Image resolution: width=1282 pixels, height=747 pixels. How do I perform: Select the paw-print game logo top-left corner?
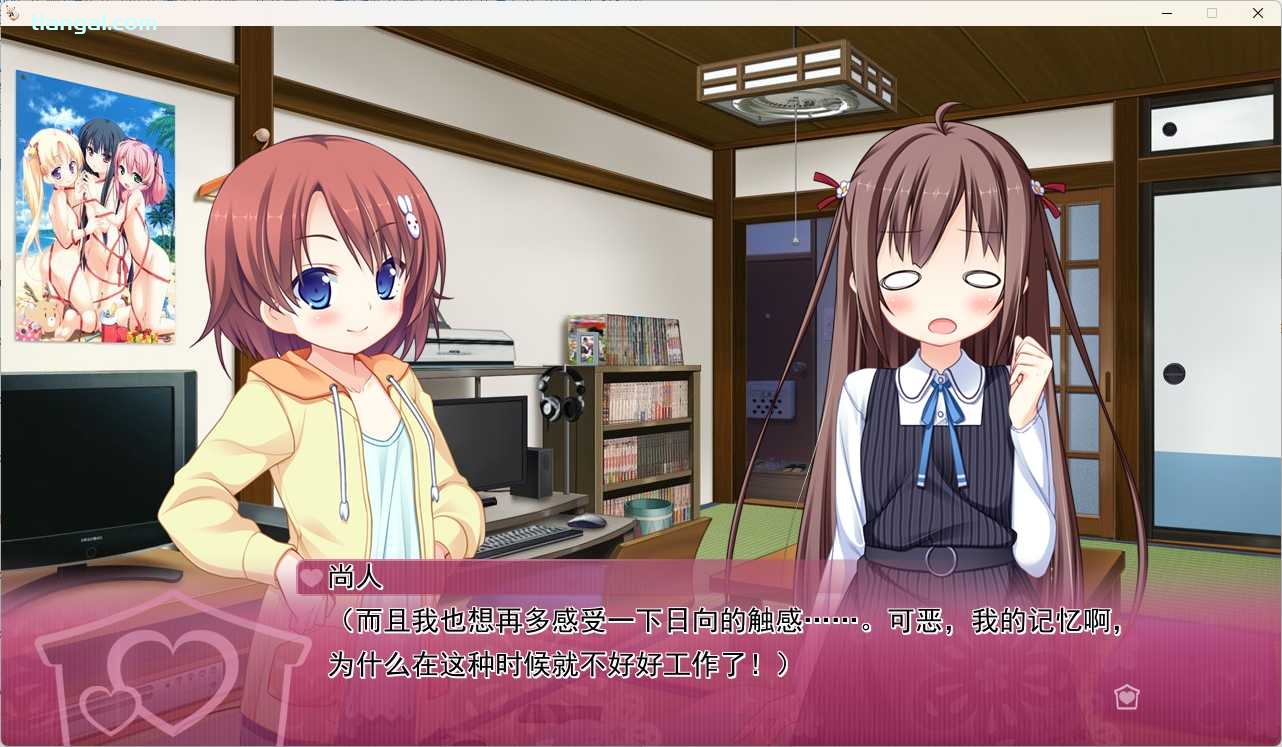(11, 13)
